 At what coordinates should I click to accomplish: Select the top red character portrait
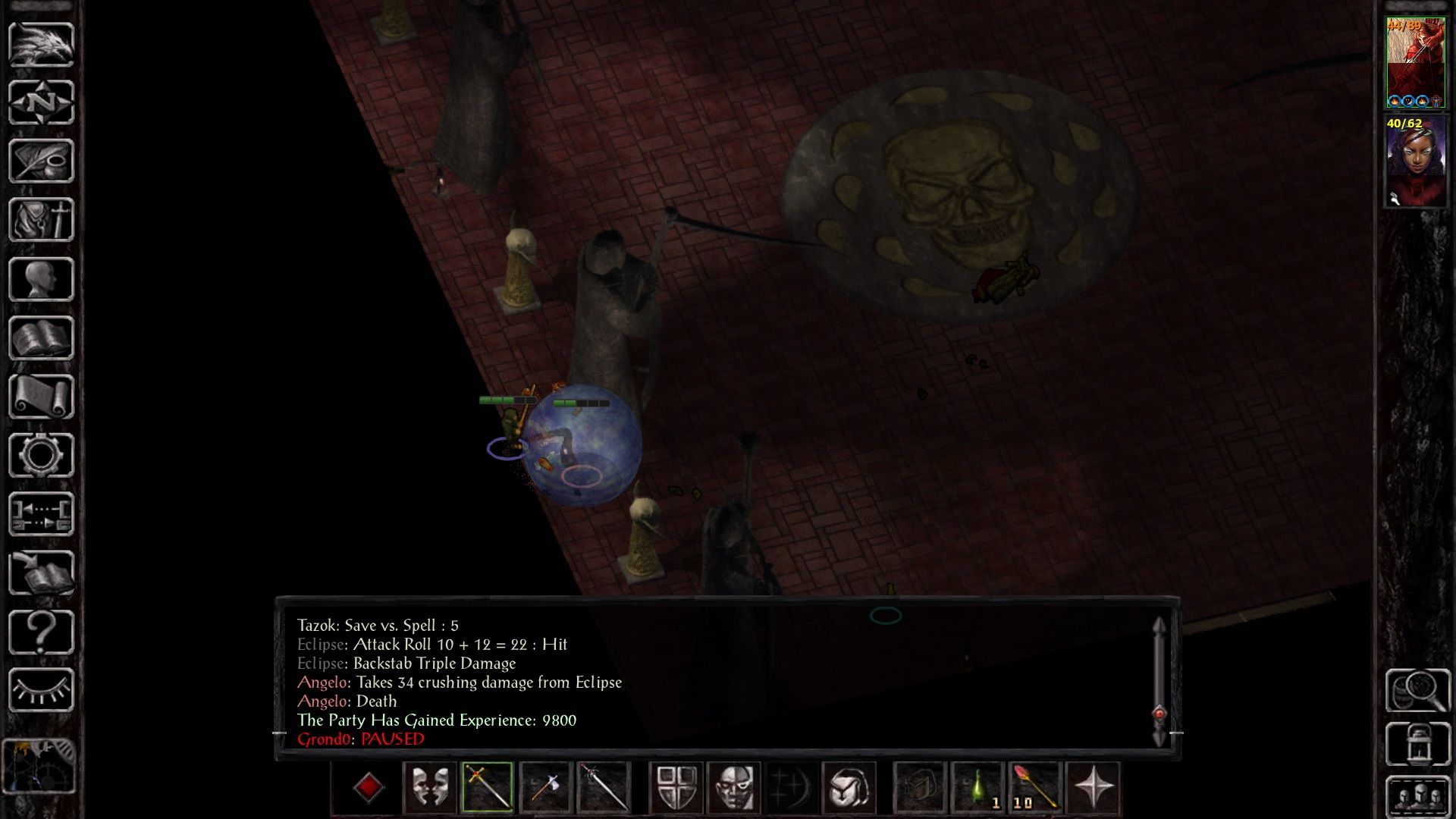coord(1415,64)
